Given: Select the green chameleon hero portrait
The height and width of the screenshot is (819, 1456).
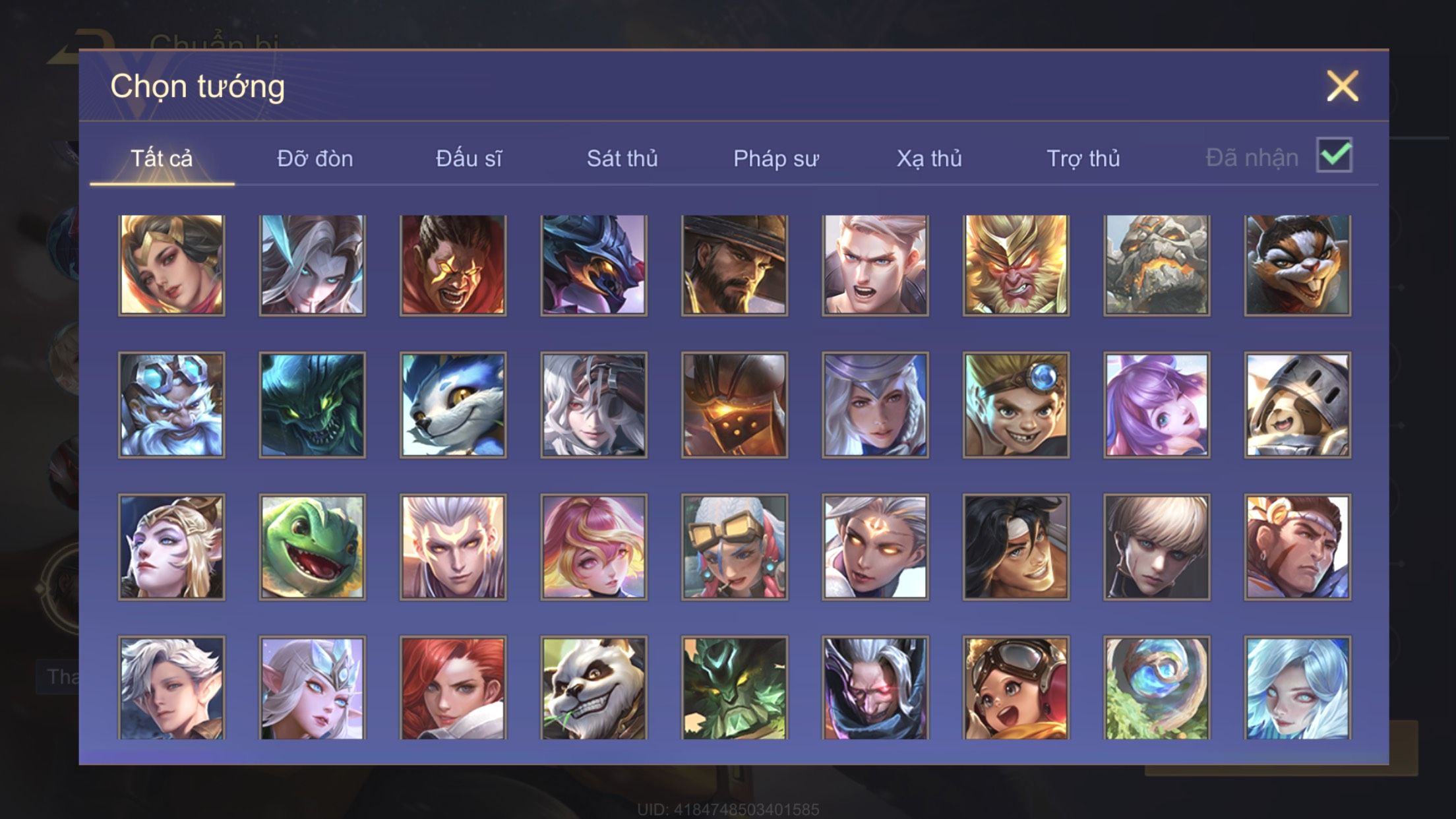Looking at the screenshot, I should pos(312,547).
